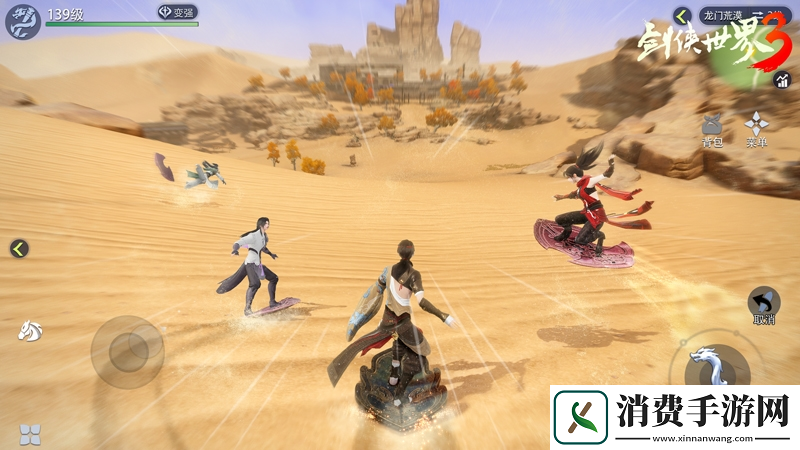Tap the virtual movement joystick

[127, 351]
